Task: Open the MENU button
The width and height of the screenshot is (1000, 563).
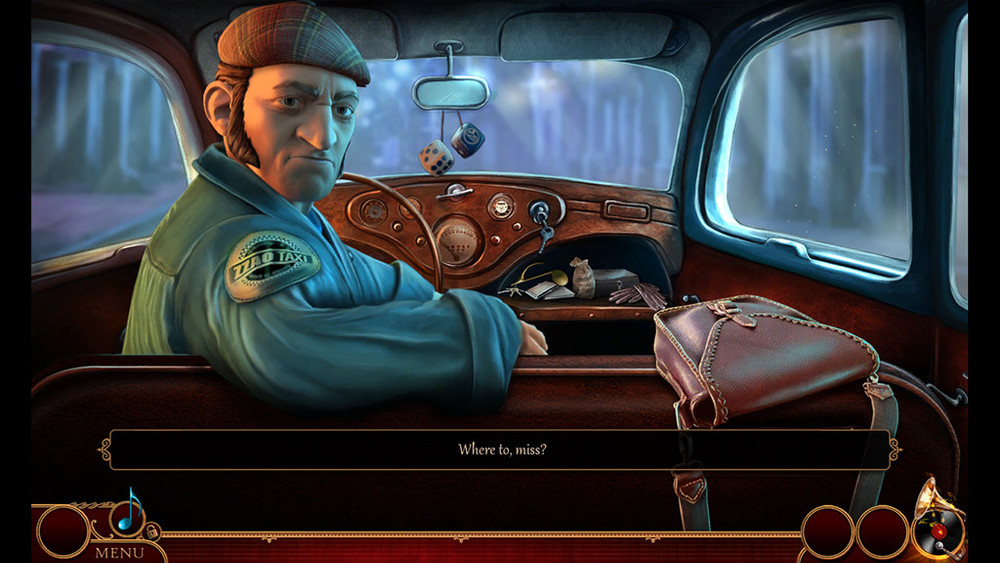Action: pos(119,552)
